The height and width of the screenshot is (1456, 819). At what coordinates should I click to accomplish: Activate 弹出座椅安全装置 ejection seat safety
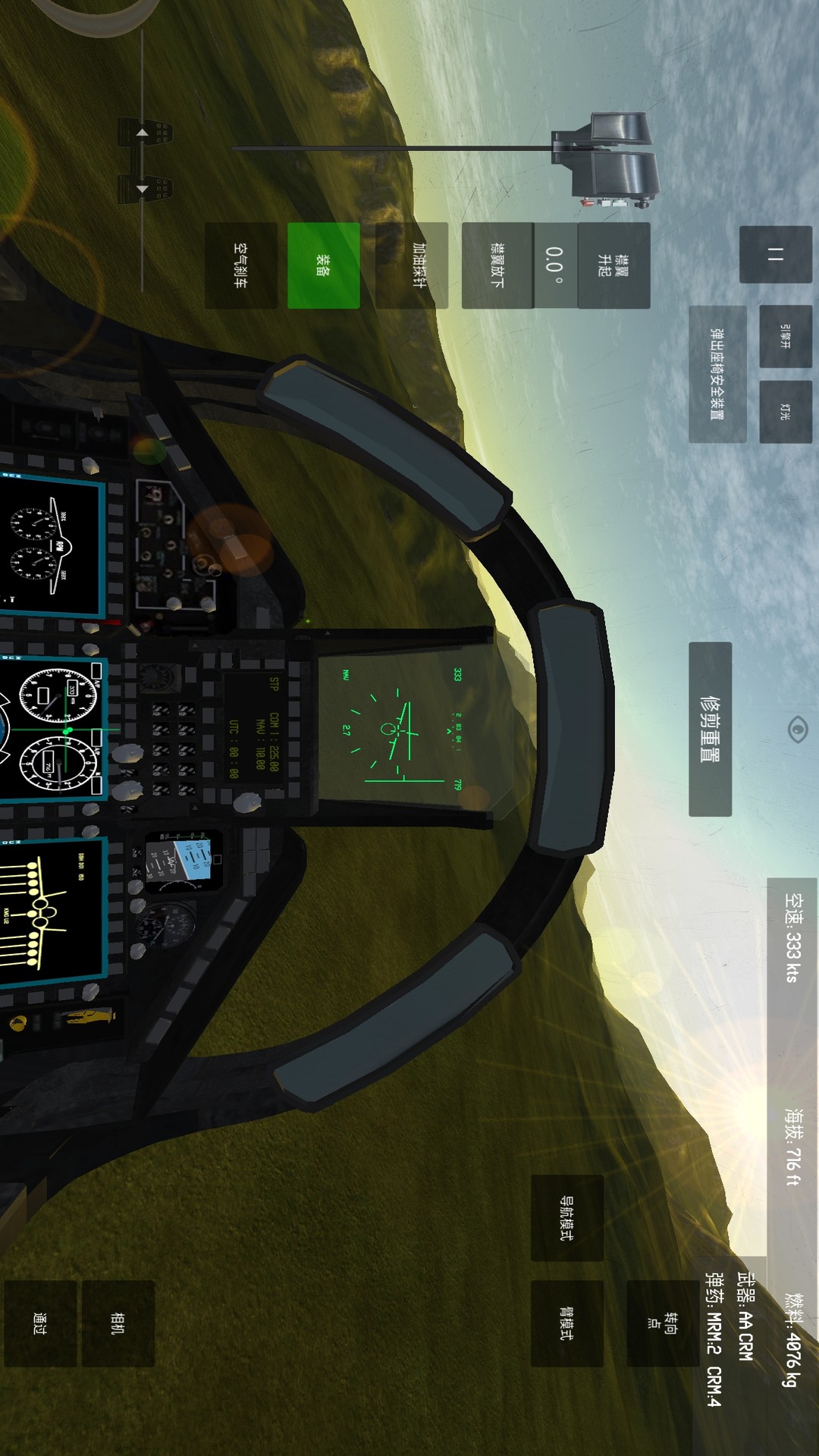point(717,374)
